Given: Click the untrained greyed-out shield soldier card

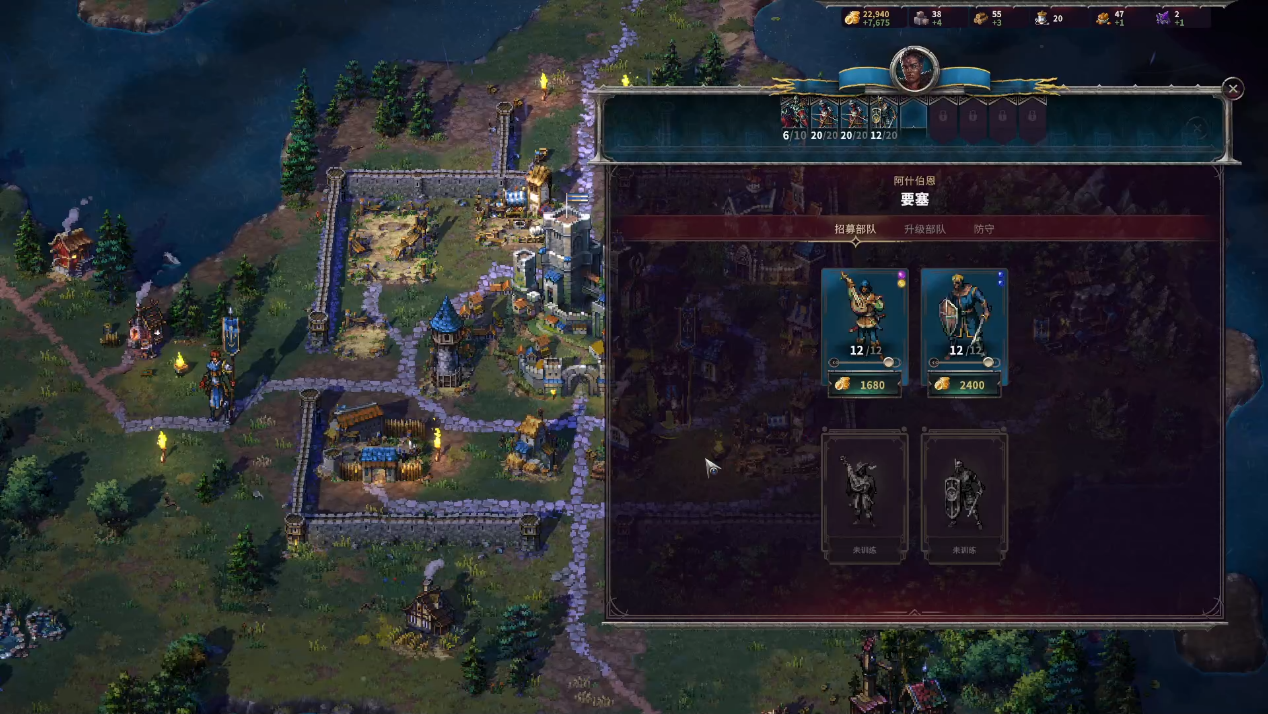Looking at the screenshot, I should [x=963, y=495].
